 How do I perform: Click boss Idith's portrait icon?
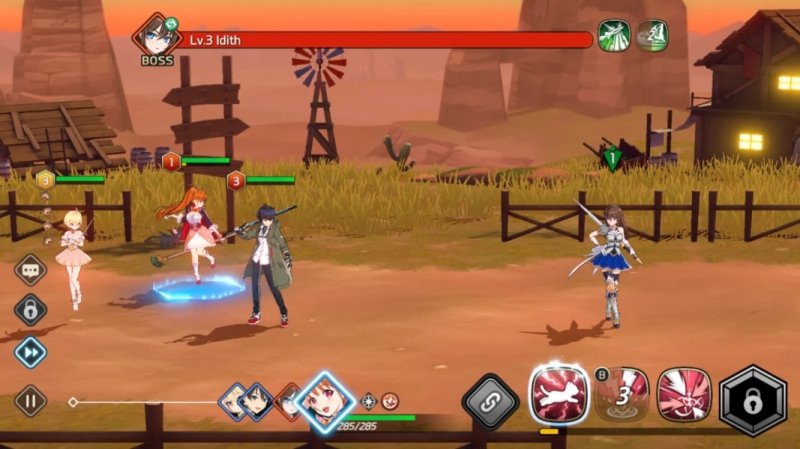tap(157, 34)
